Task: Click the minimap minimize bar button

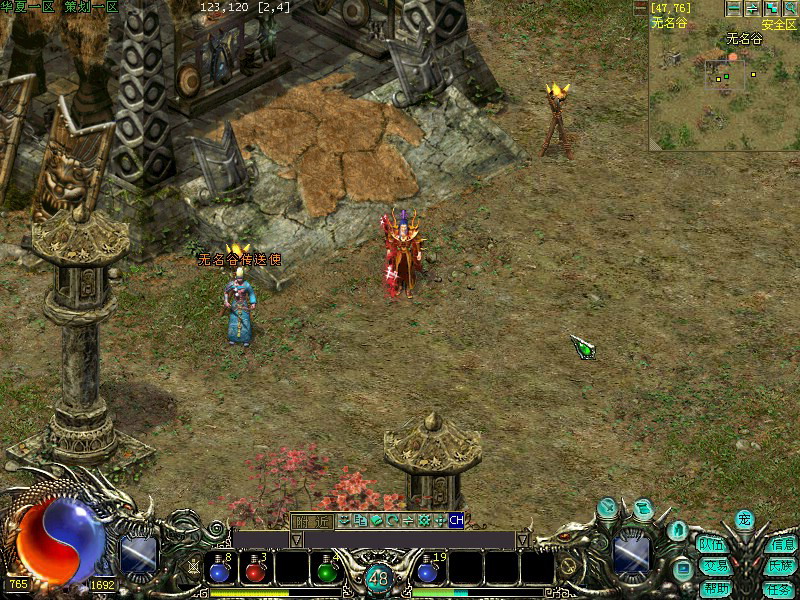Action: point(734,8)
